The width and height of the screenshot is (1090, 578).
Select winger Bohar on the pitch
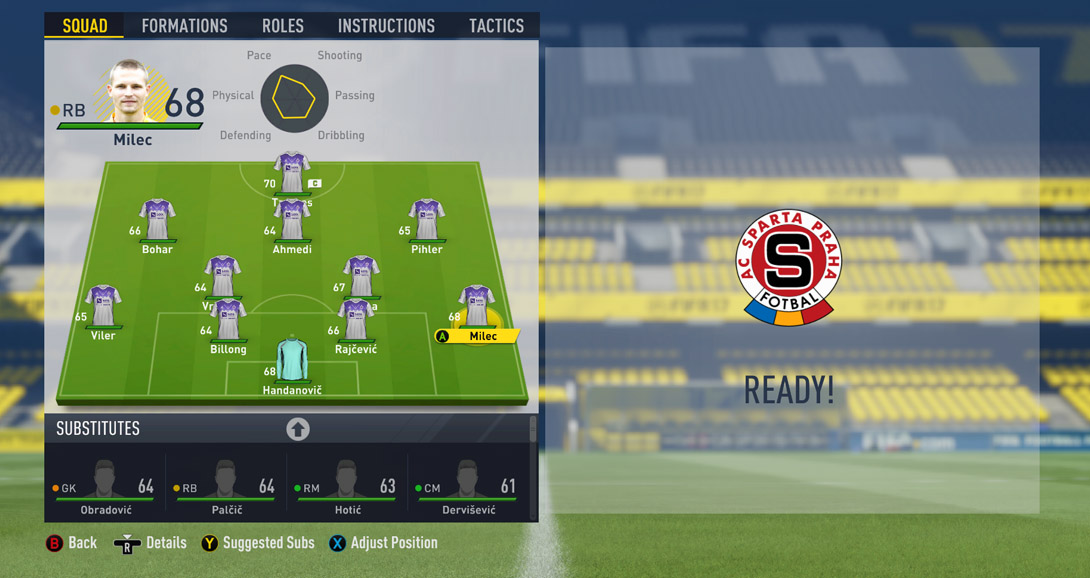tap(157, 222)
